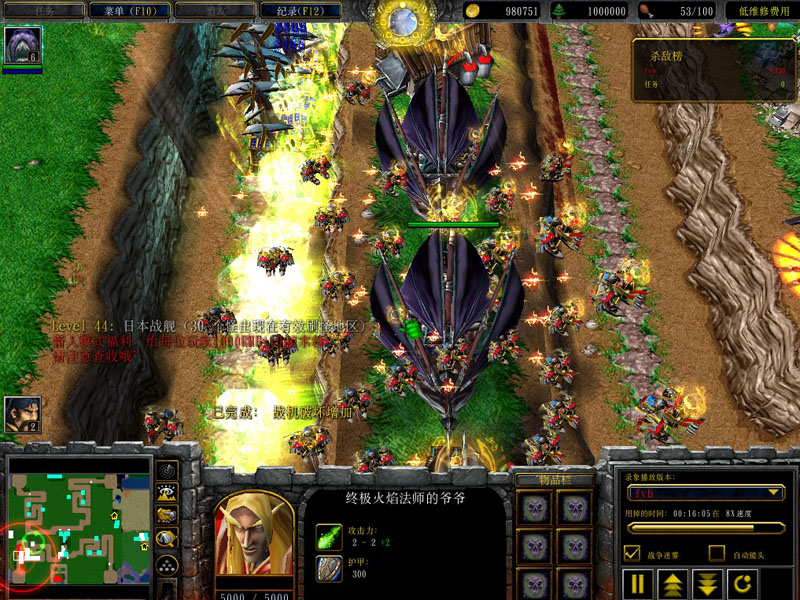Image resolution: width=800 pixels, height=600 pixels.
Task: Click the 任务 quests button
Action: (44, 11)
